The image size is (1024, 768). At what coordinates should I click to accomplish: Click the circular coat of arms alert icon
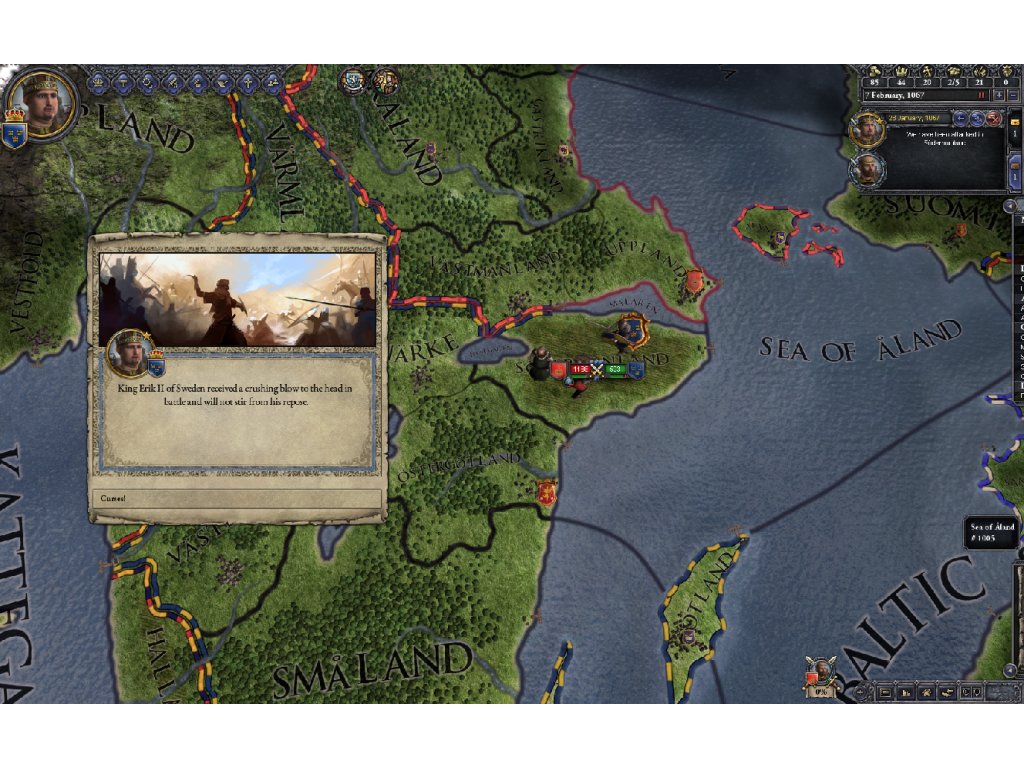click(352, 81)
